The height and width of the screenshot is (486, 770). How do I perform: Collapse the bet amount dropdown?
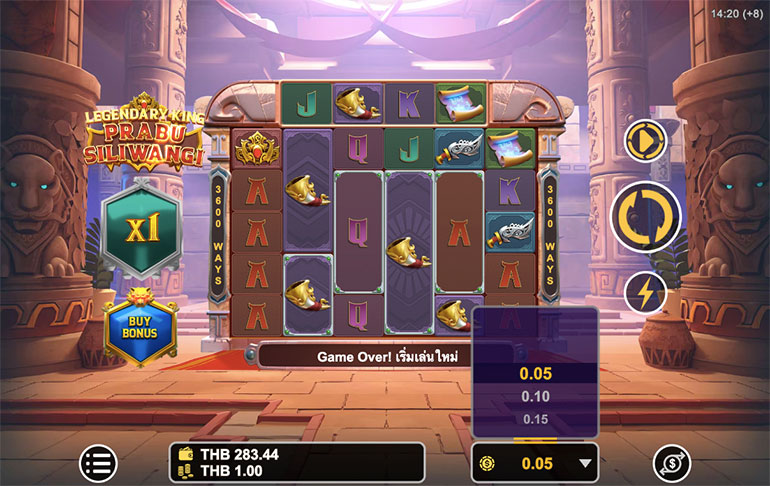(586, 463)
